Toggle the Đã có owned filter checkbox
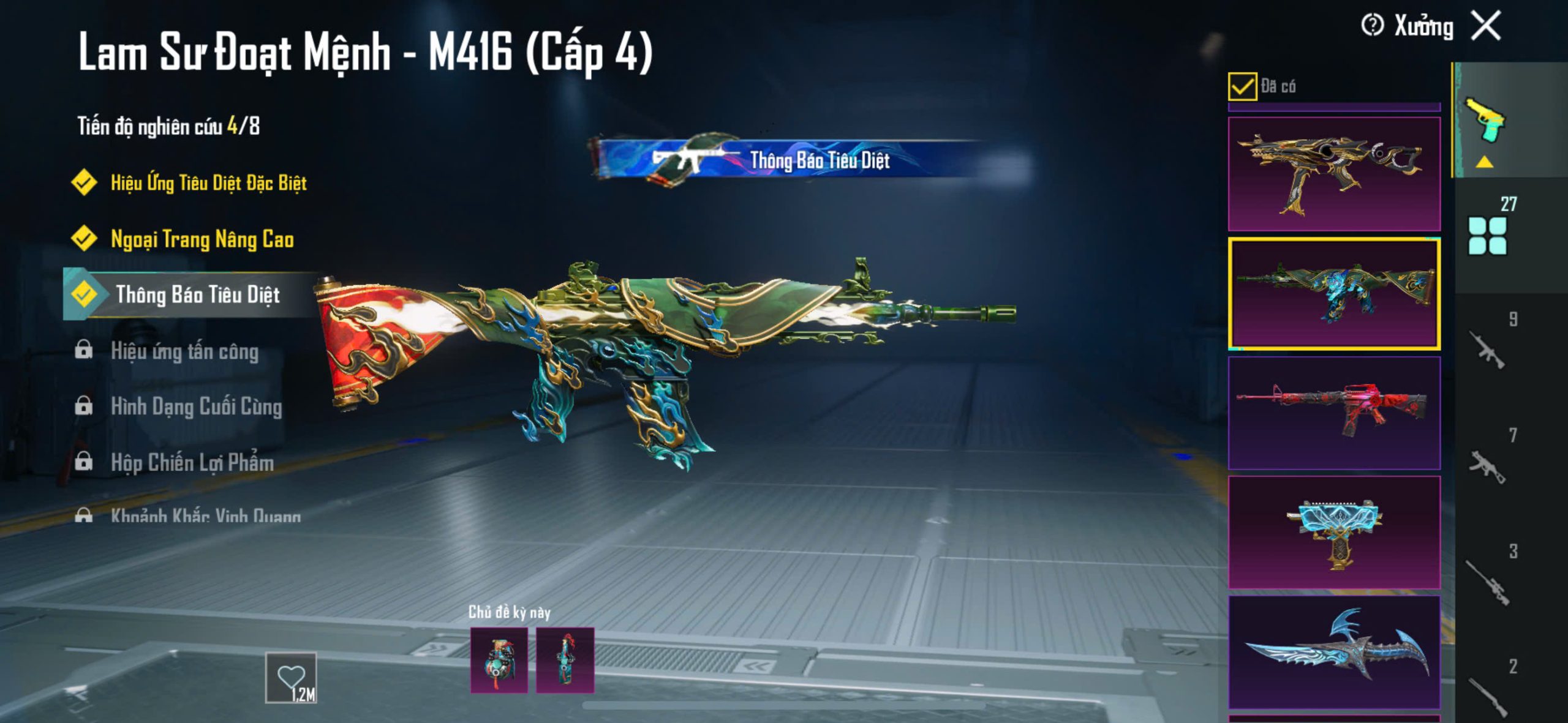The image size is (1568, 723). (1242, 86)
